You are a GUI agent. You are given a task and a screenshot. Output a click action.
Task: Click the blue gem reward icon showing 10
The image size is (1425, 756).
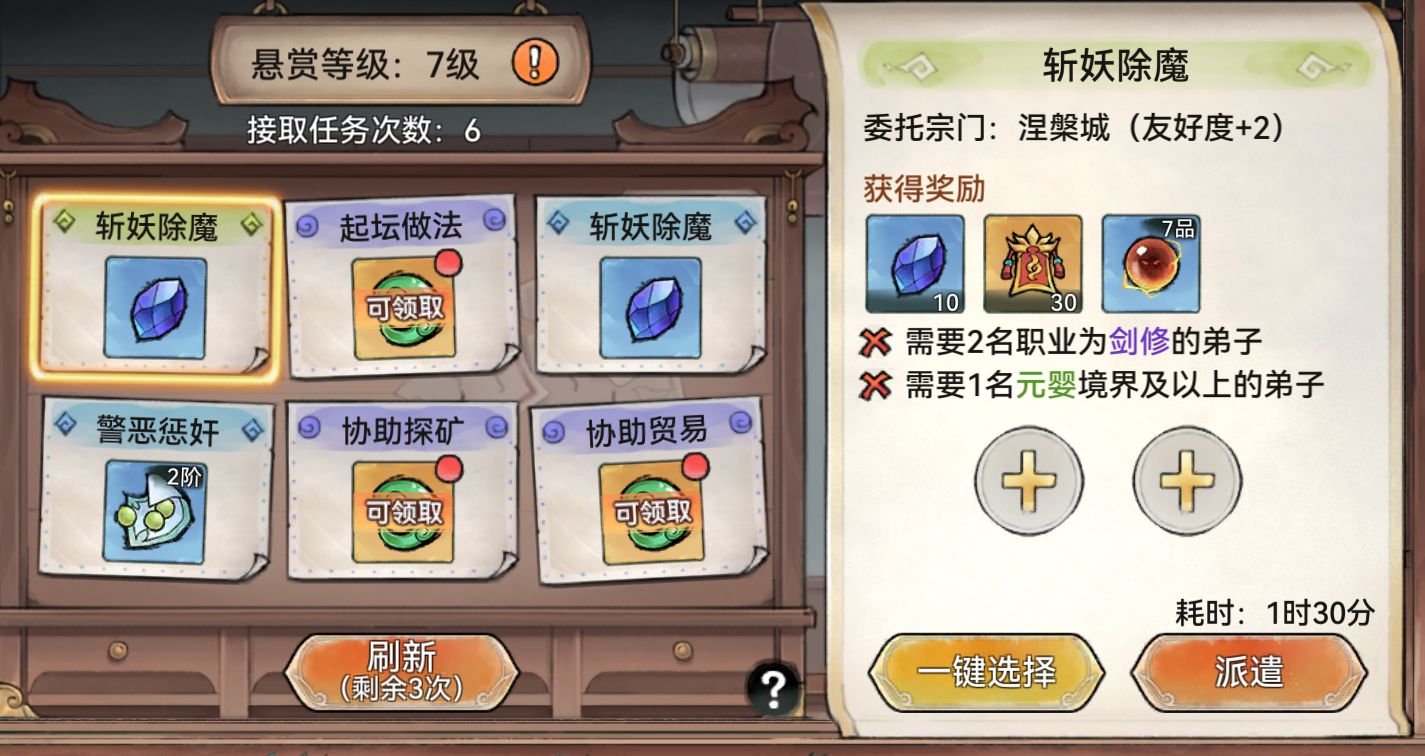913,263
